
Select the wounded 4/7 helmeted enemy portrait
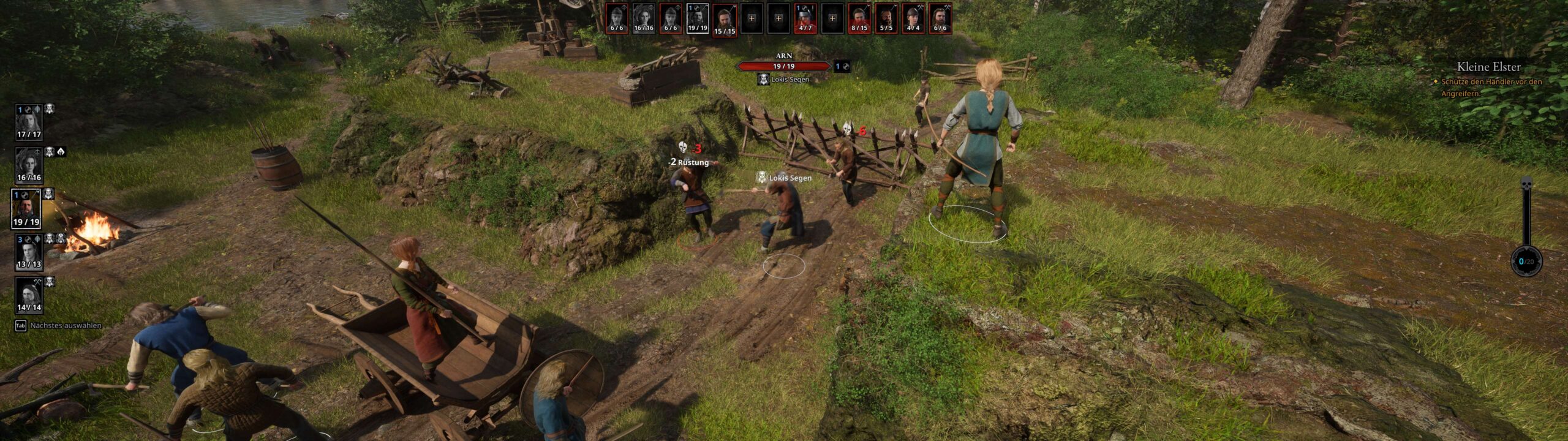pyautogui.click(x=805, y=18)
